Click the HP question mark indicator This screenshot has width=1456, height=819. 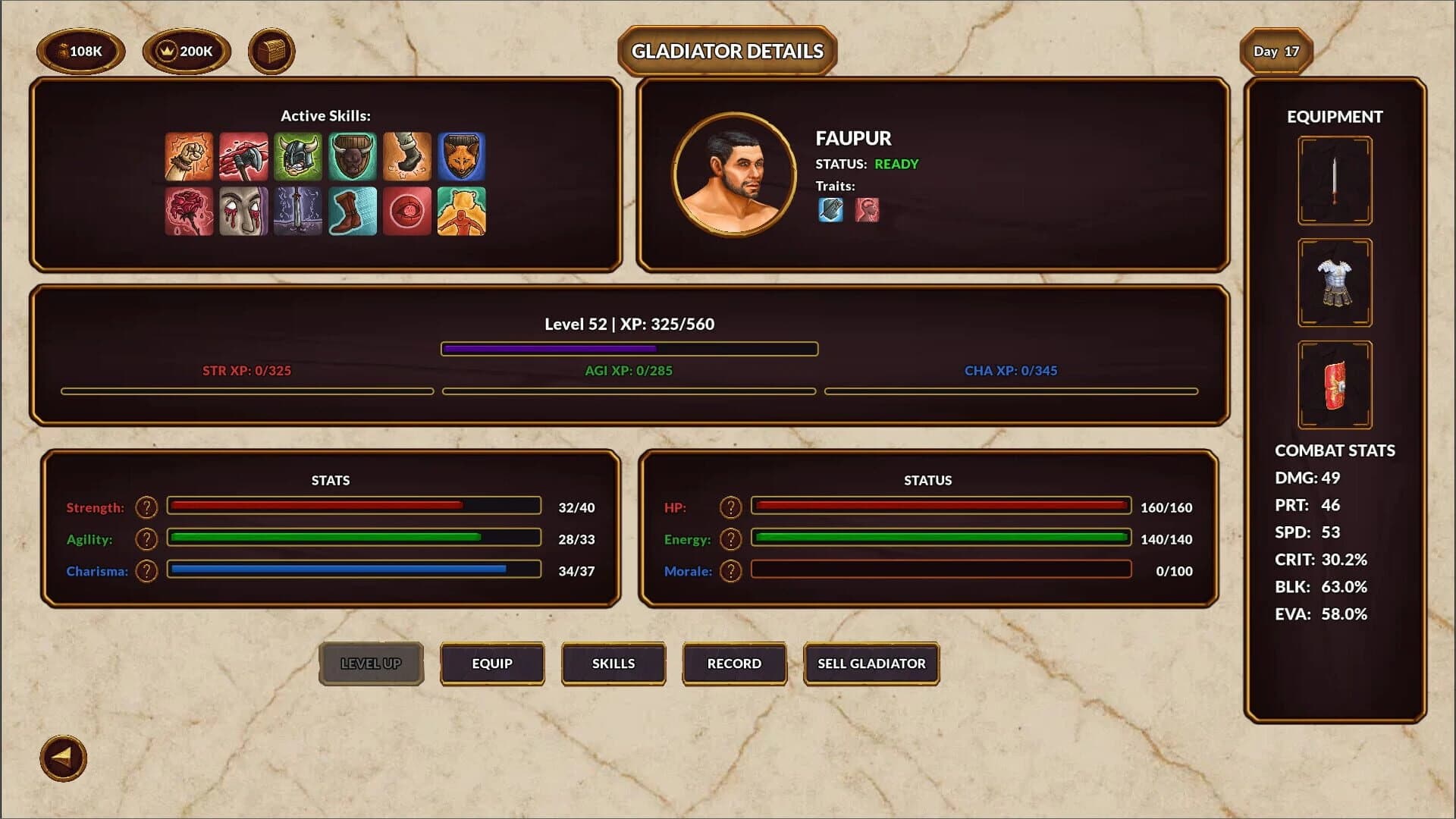730,507
